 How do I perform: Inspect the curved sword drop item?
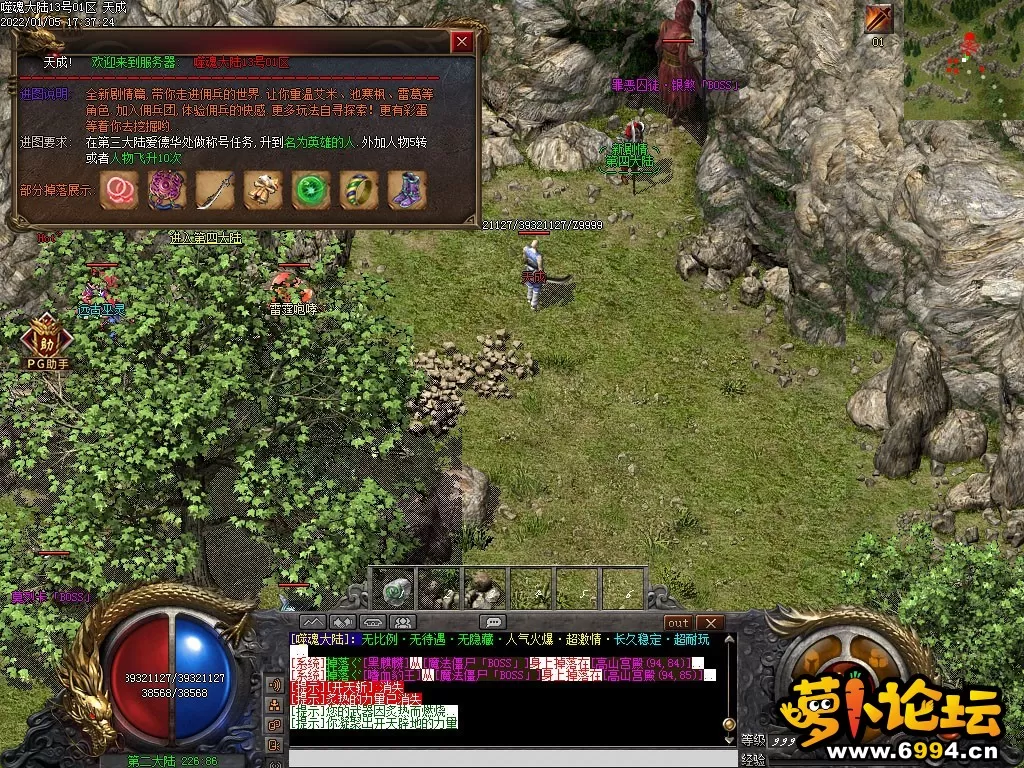click(x=215, y=190)
